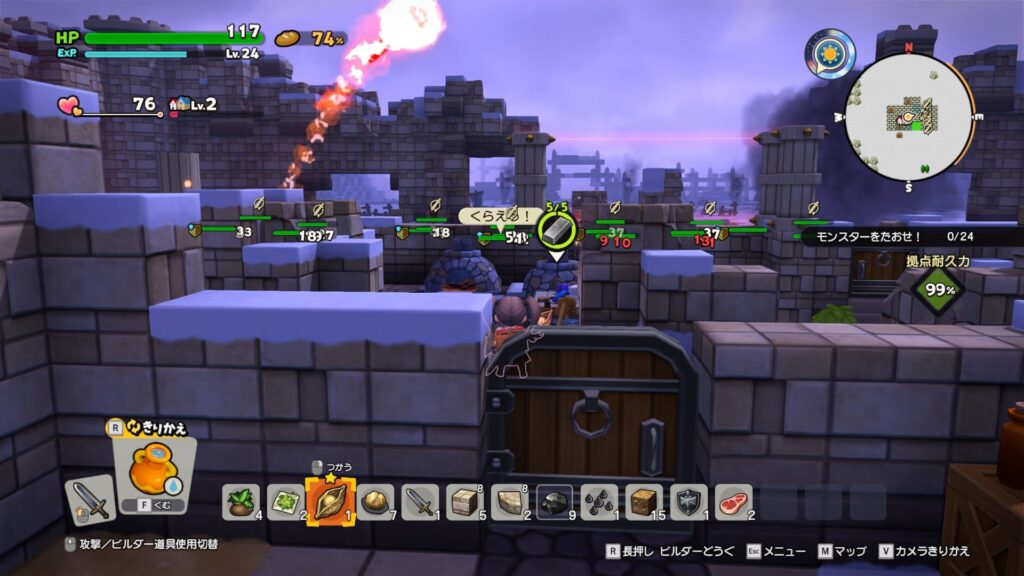Pick the earth block stack of 15
The height and width of the screenshot is (576, 1024).
coord(645,501)
